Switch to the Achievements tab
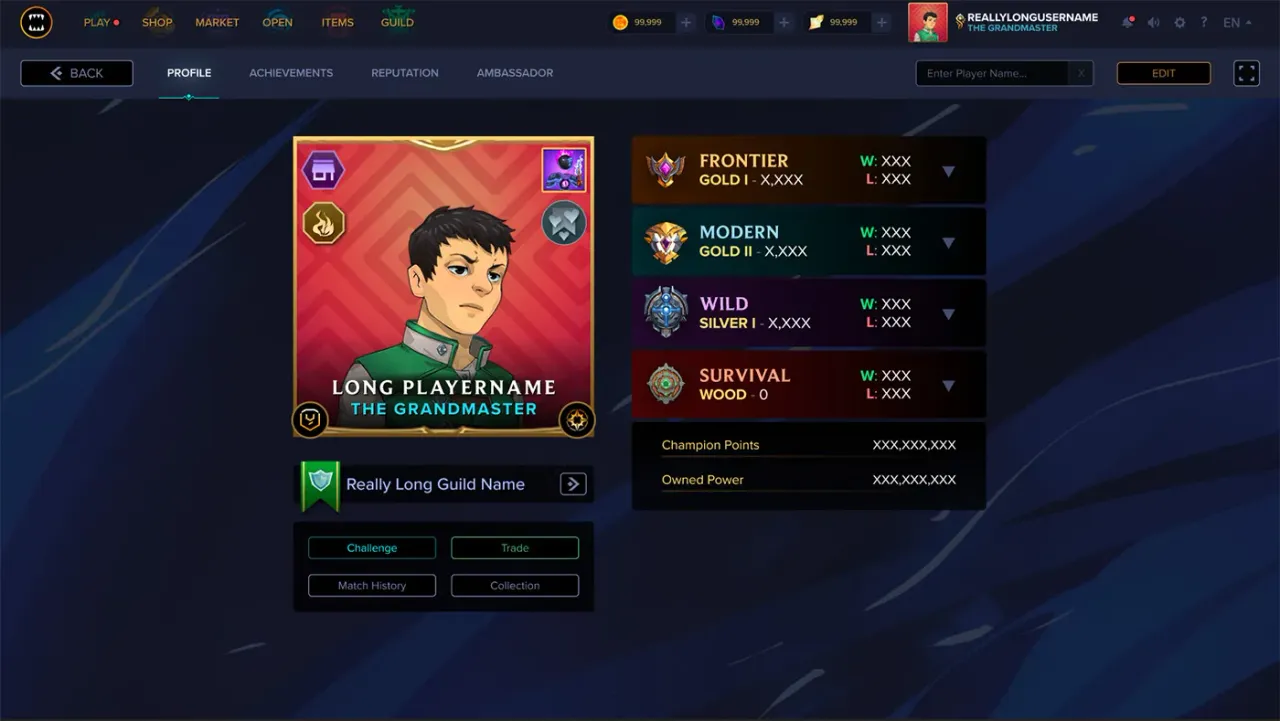This screenshot has width=1280, height=721. coord(291,73)
